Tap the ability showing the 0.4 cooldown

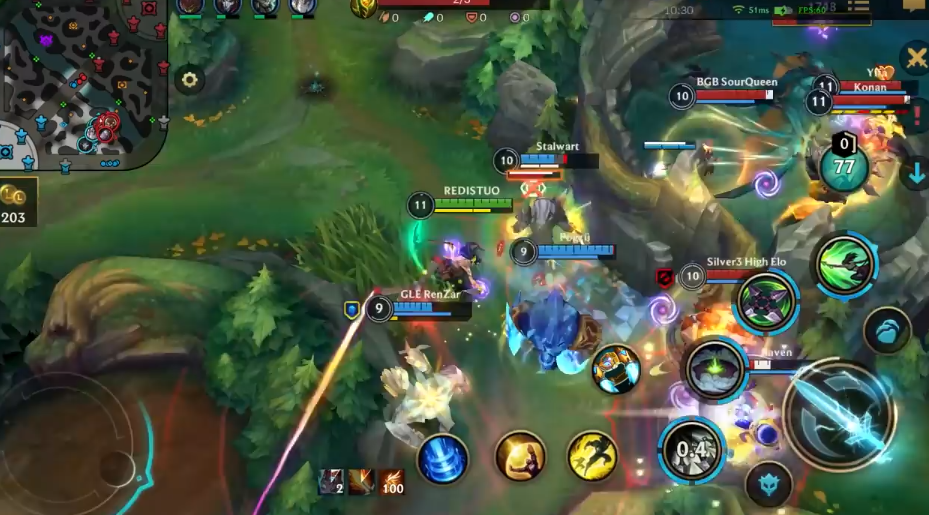point(691,449)
